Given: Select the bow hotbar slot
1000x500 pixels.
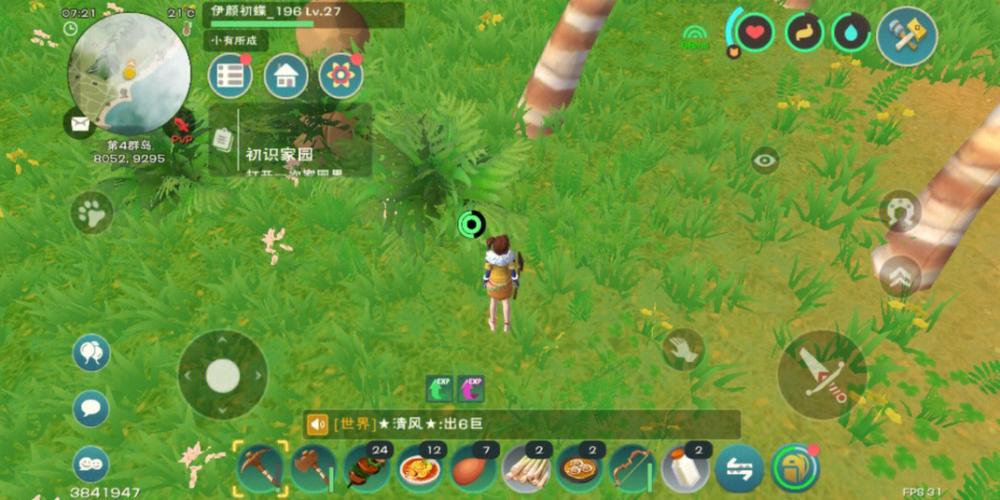Looking at the screenshot, I should pos(633,467).
